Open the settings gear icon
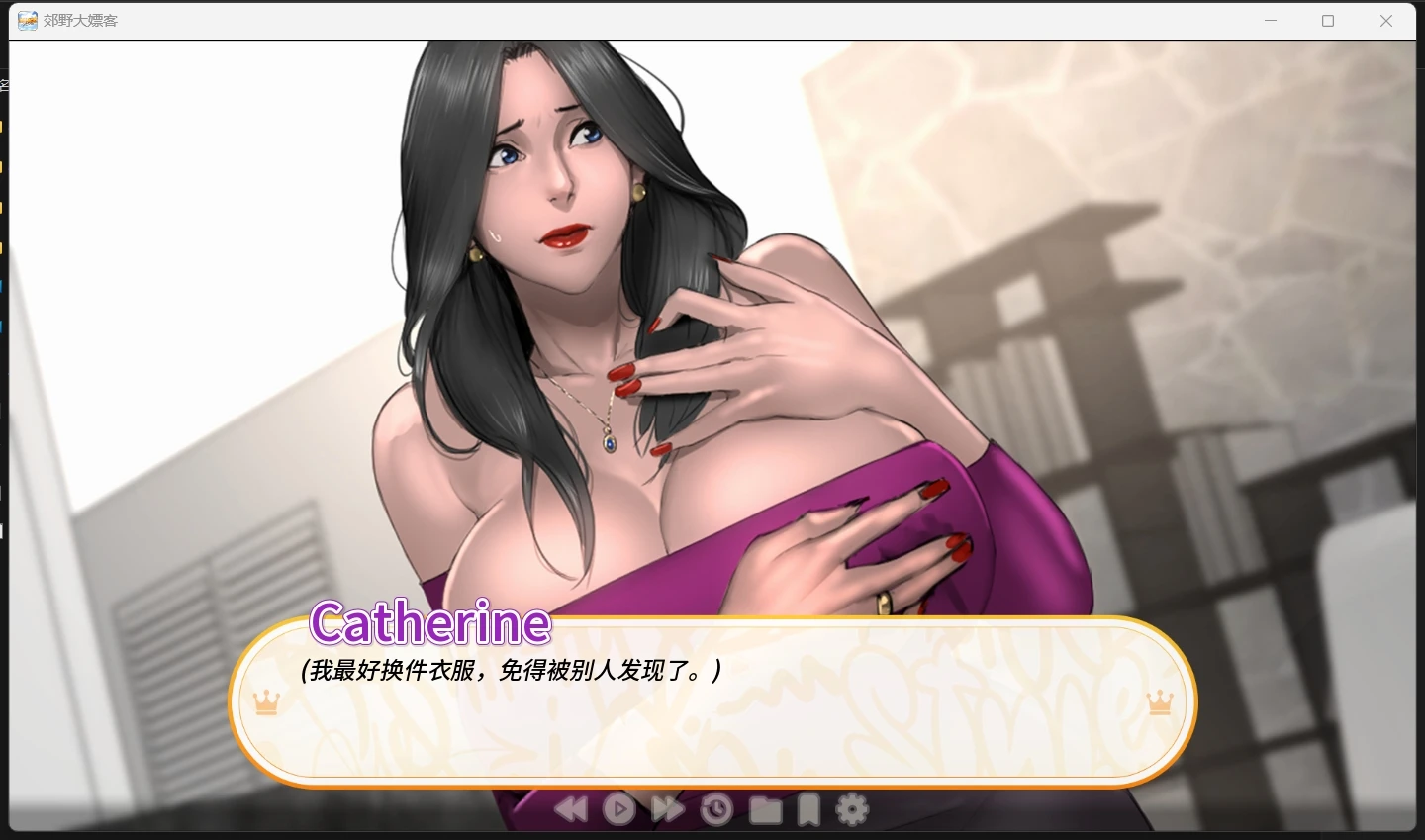Image resolution: width=1425 pixels, height=840 pixels. point(853,808)
